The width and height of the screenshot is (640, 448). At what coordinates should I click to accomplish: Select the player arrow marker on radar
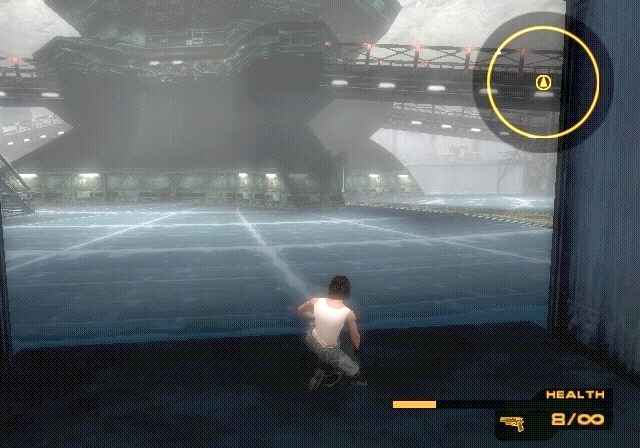(543, 82)
